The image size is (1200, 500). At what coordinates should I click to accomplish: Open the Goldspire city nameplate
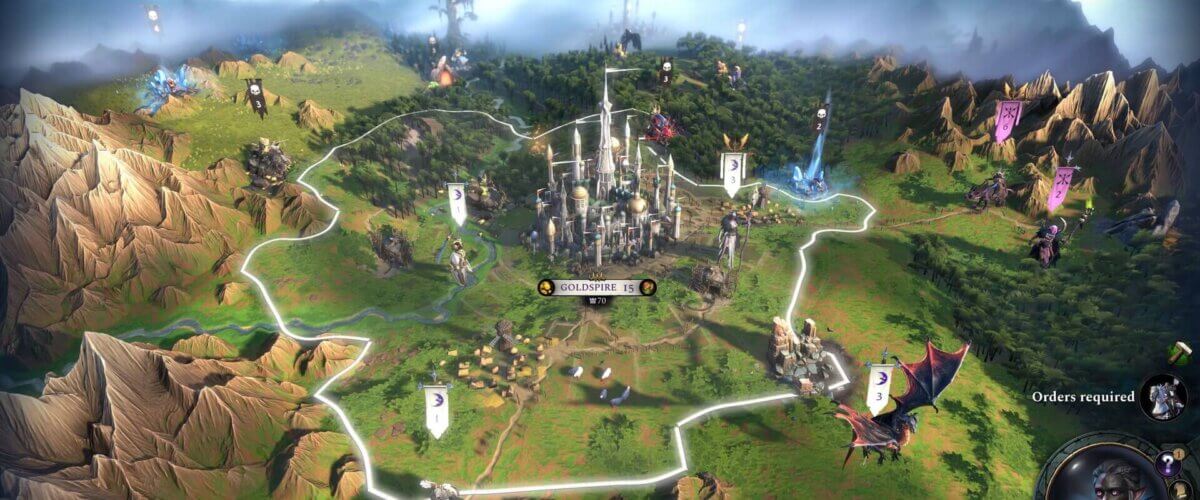click(595, 287)
